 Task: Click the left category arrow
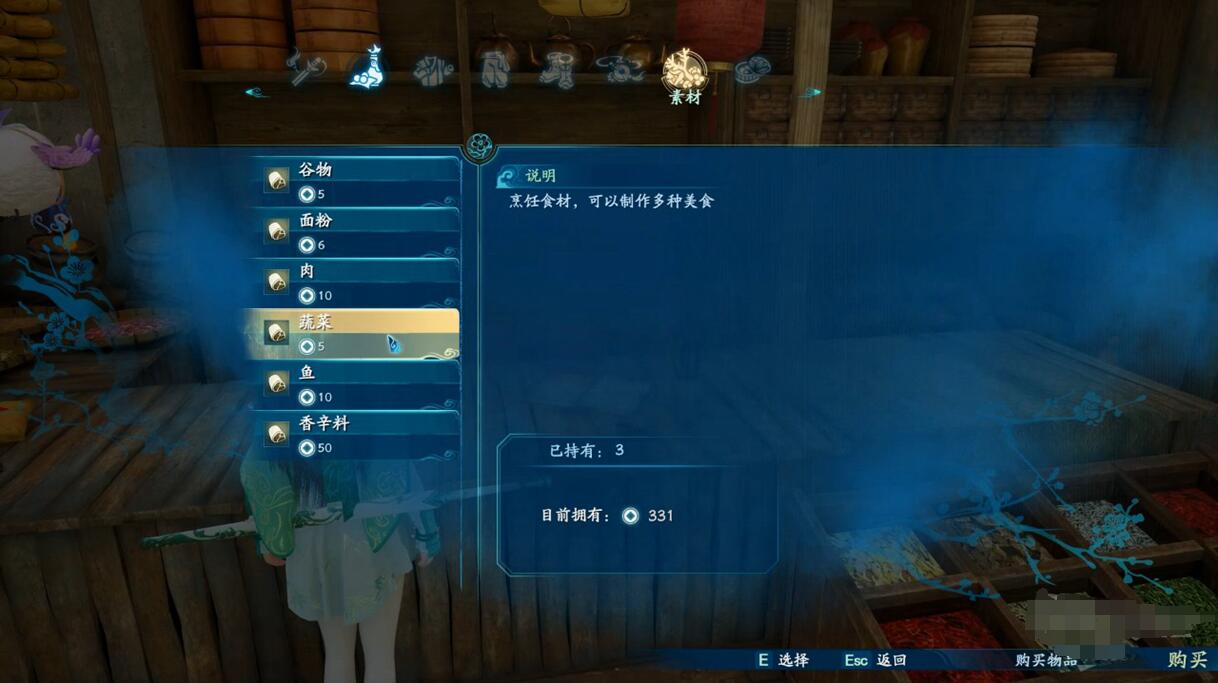click(256, 93)
